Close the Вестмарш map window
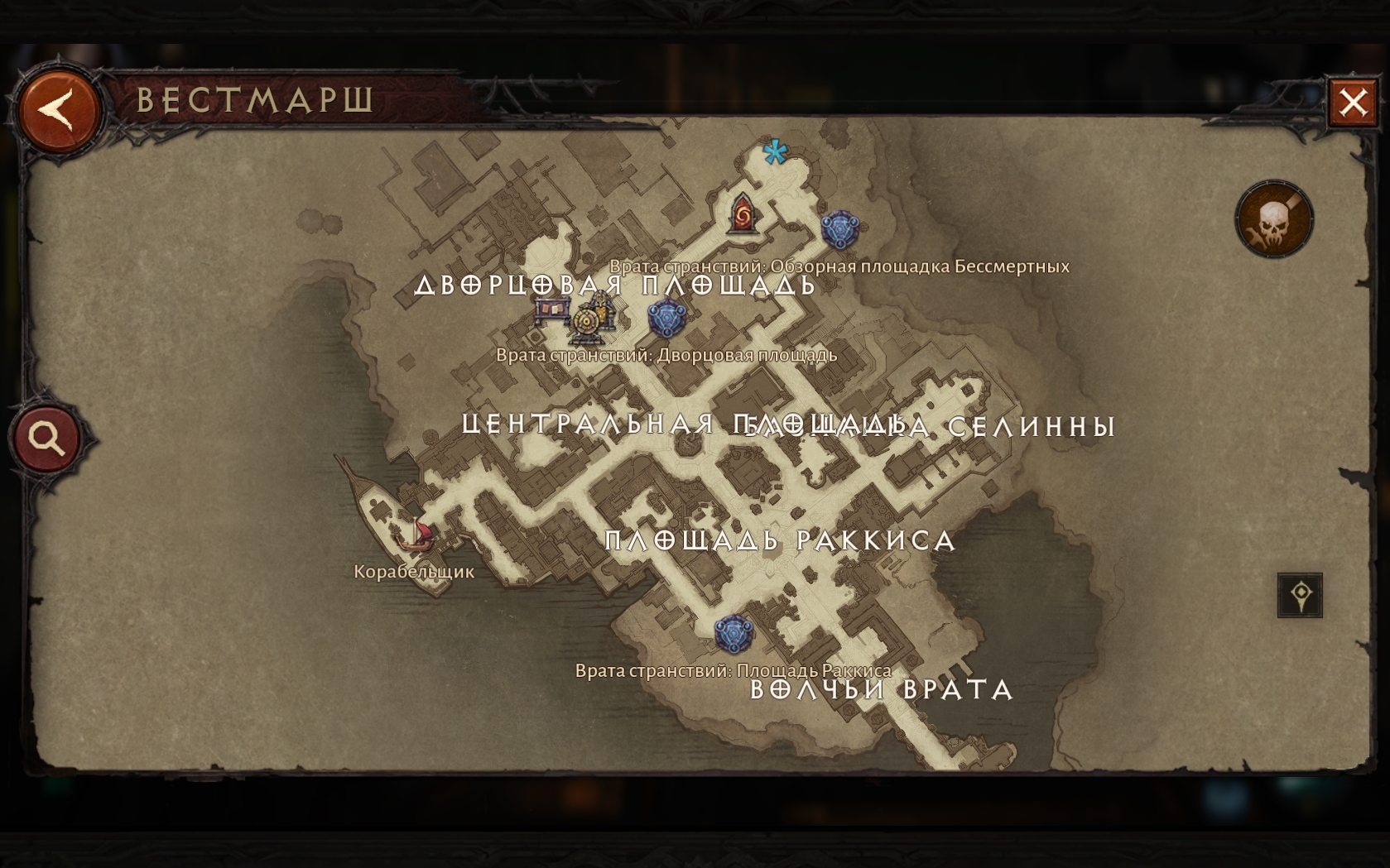The width and height of the screenshot is (1390, 868). [1353, 103]
